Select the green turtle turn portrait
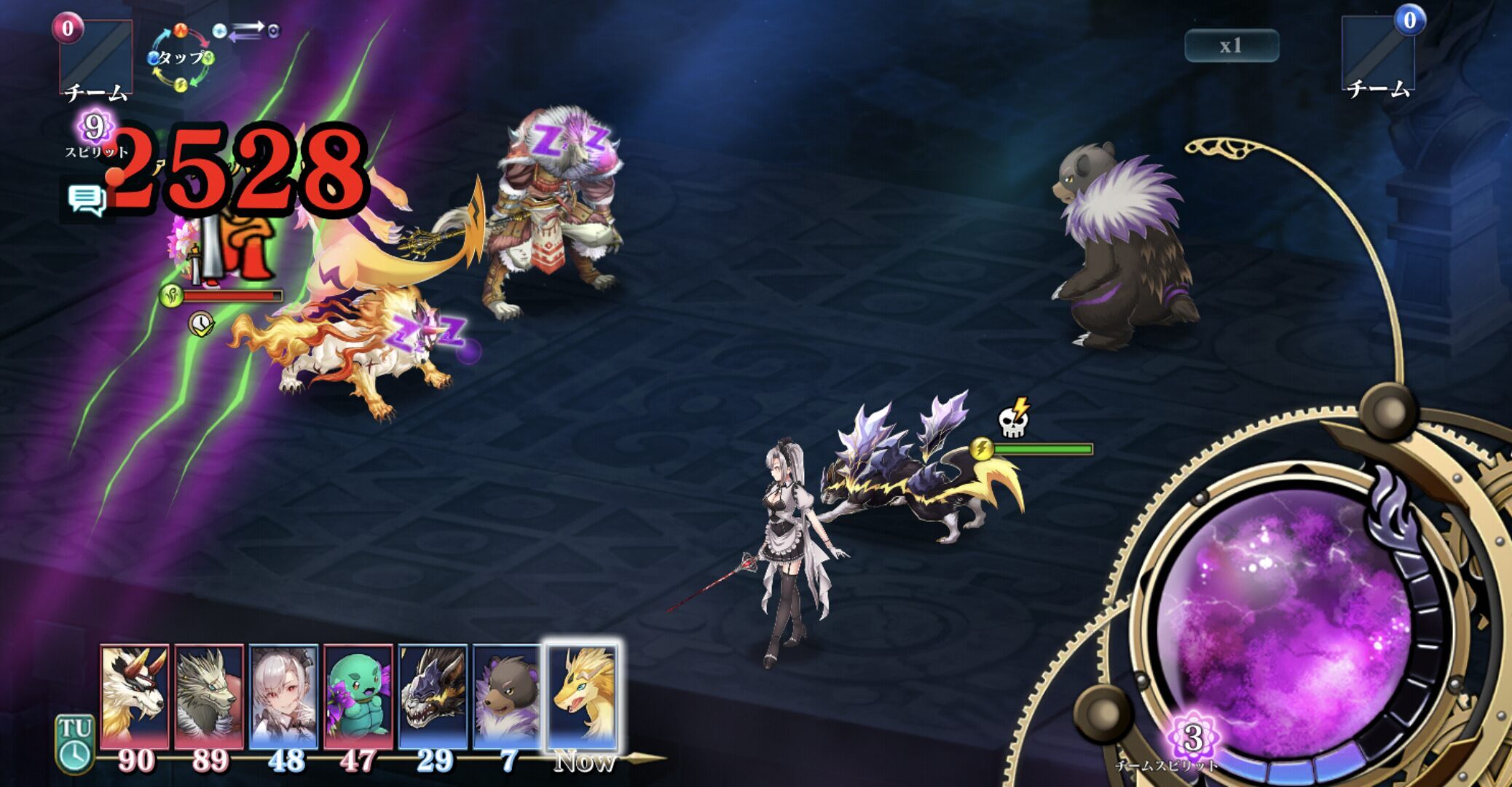1512x787 pixels. point(358,696)
